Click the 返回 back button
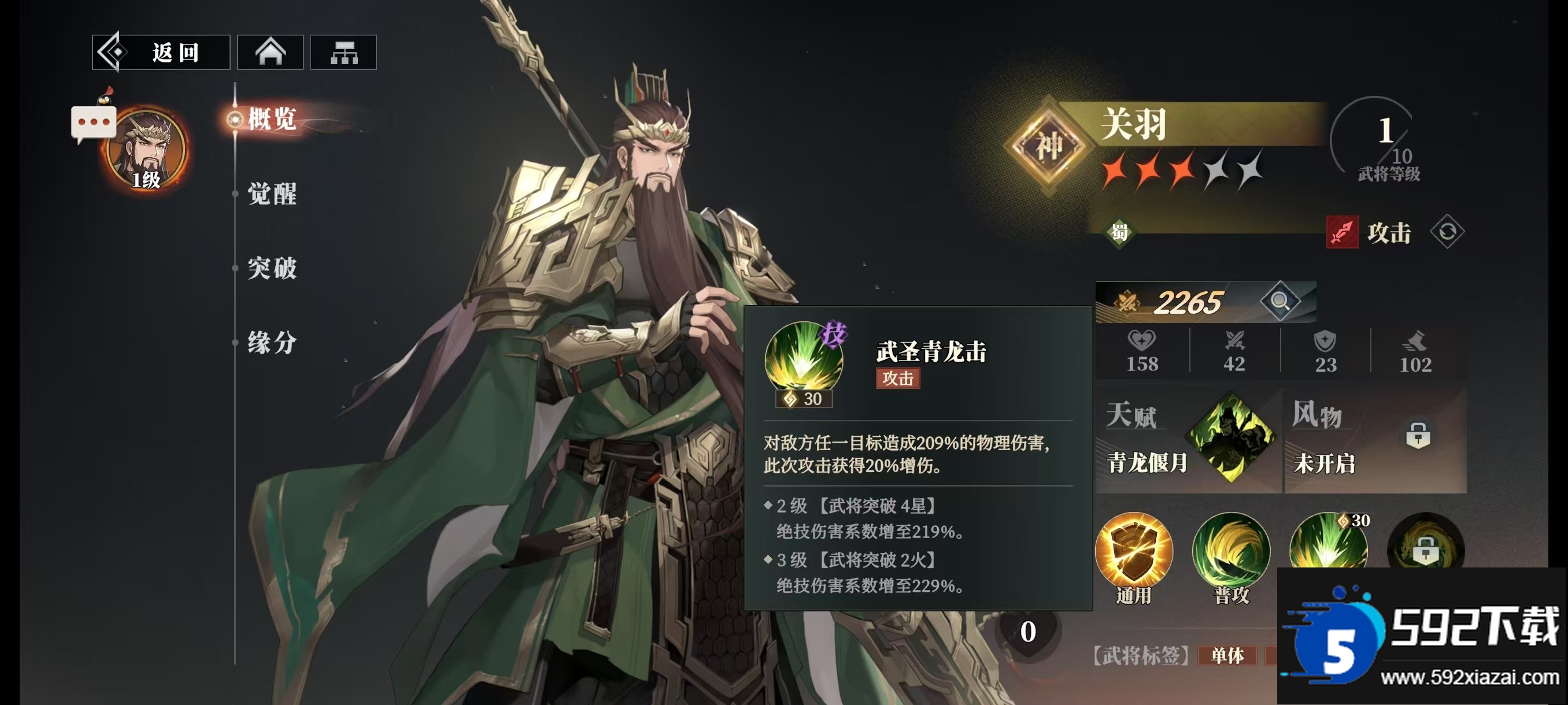This screenshot has width=1568, height=705. (x=161, y=53)
